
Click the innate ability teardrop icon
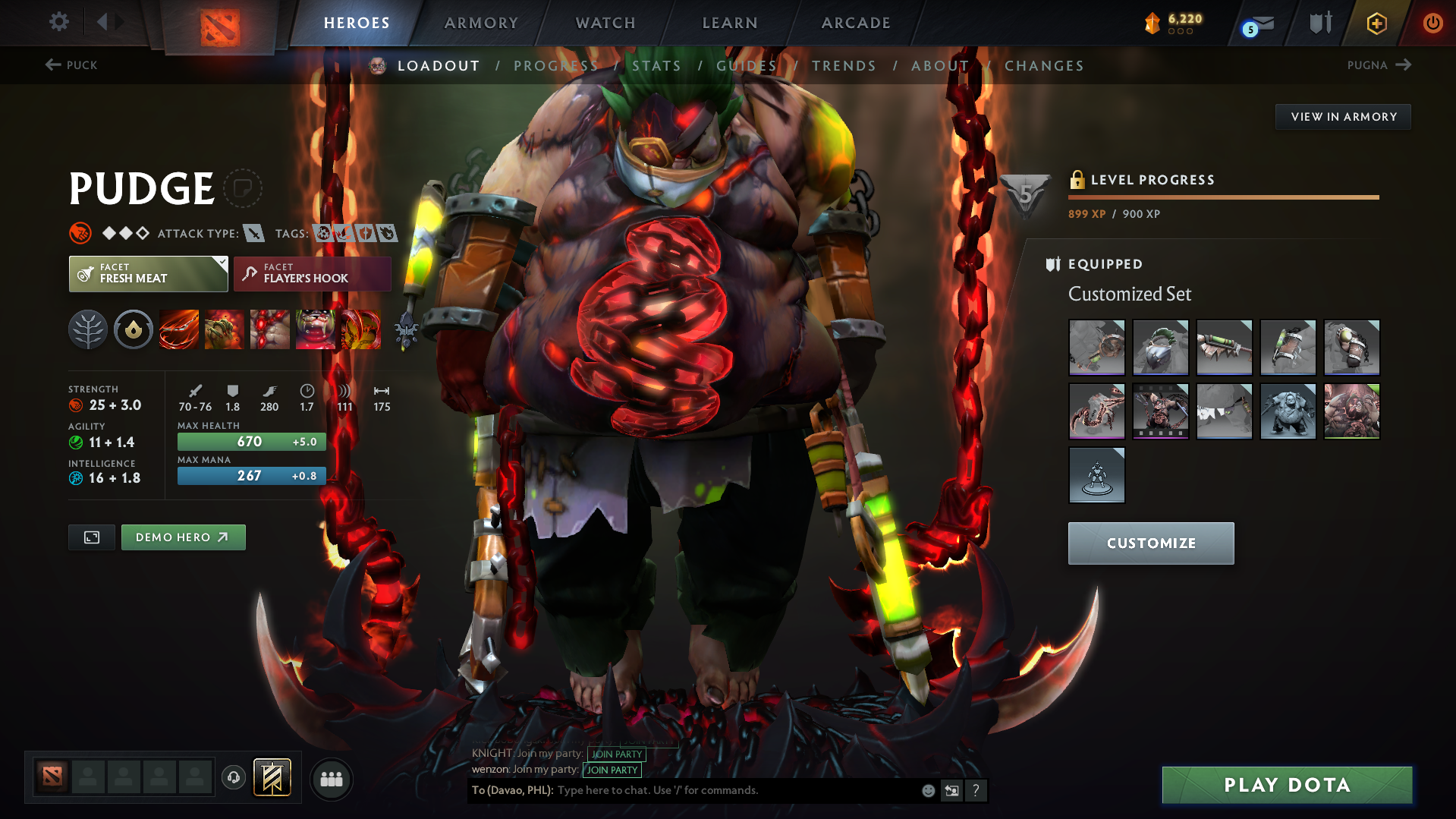tap(133, 329)
